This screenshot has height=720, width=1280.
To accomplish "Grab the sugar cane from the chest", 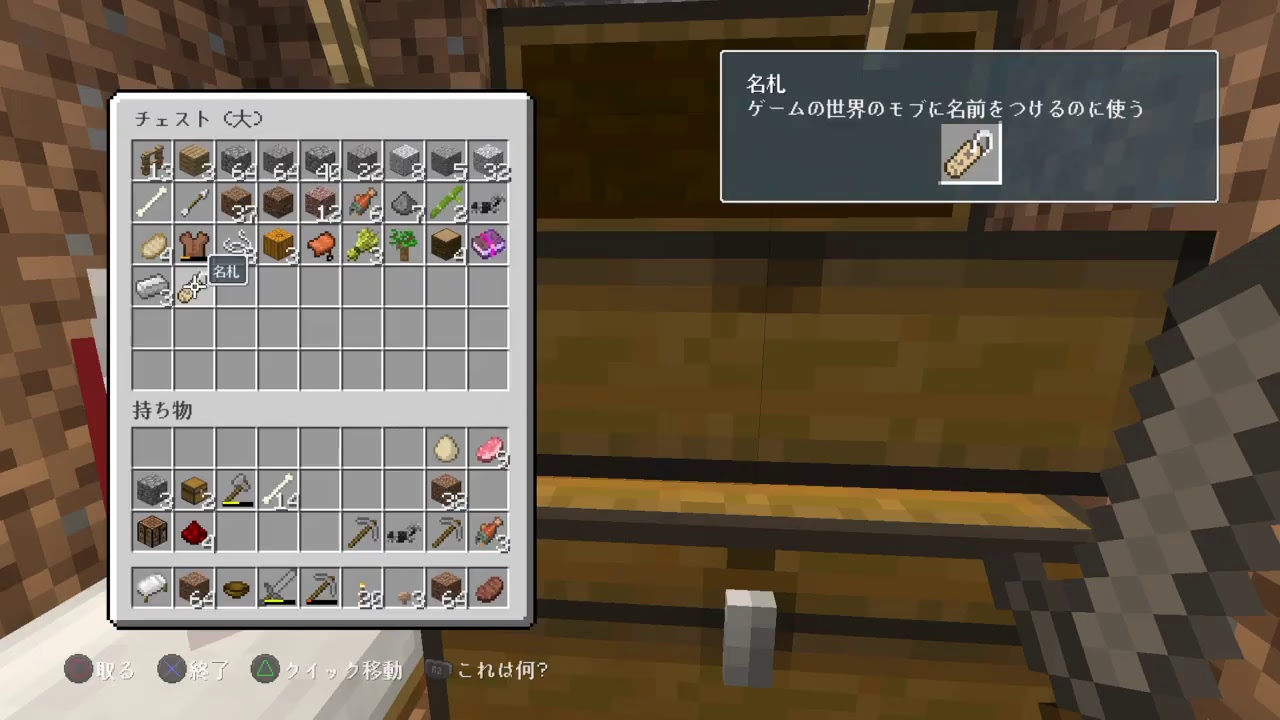I will (x=446, y=203).
